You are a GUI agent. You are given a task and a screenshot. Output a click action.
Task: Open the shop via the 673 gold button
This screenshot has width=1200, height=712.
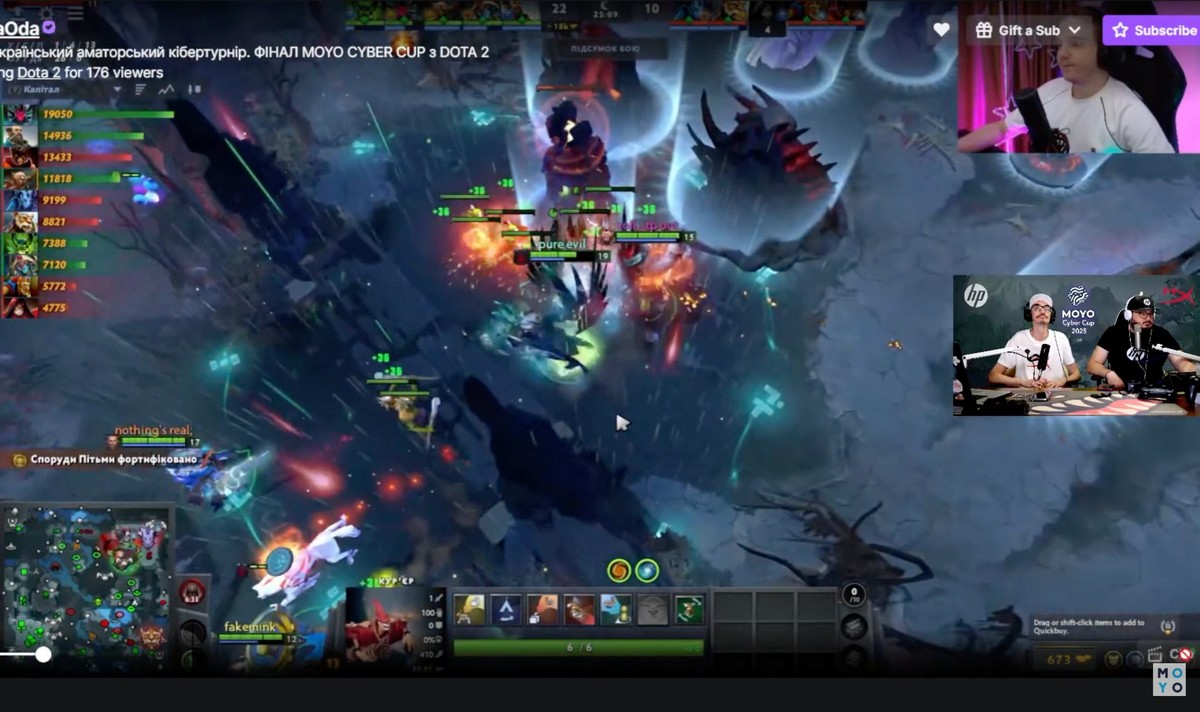tap(1061, 659)
